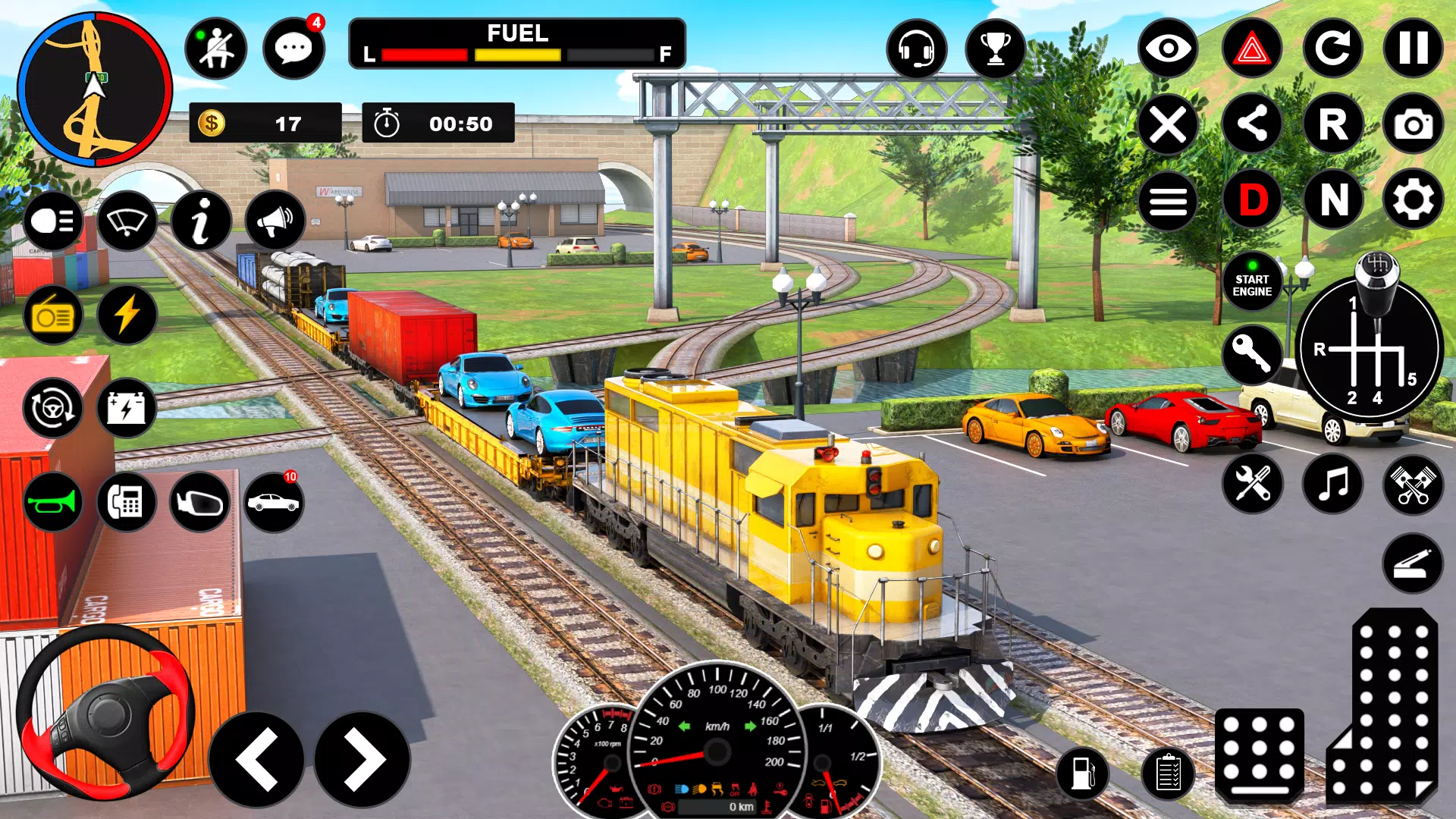Activate the windshield wipers
Screen dimensions: 1456x819
click(127, 221)
